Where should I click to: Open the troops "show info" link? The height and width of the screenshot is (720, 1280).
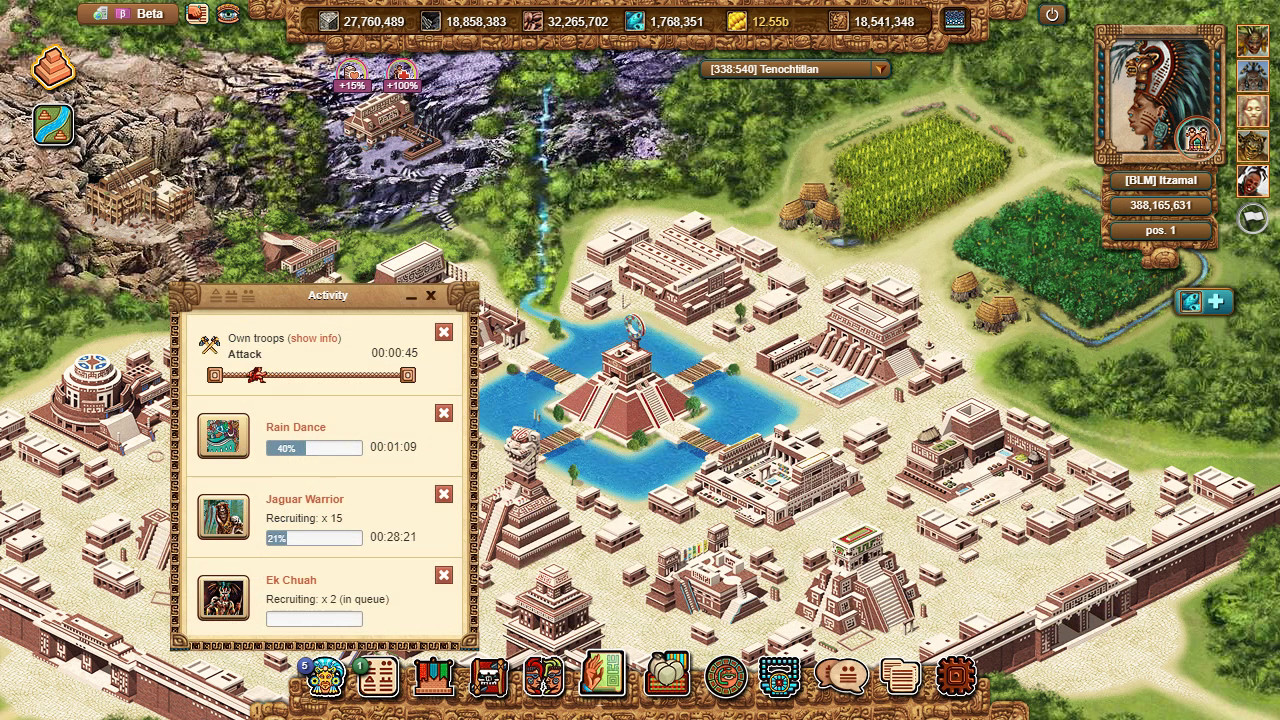(x=315, y=338)
